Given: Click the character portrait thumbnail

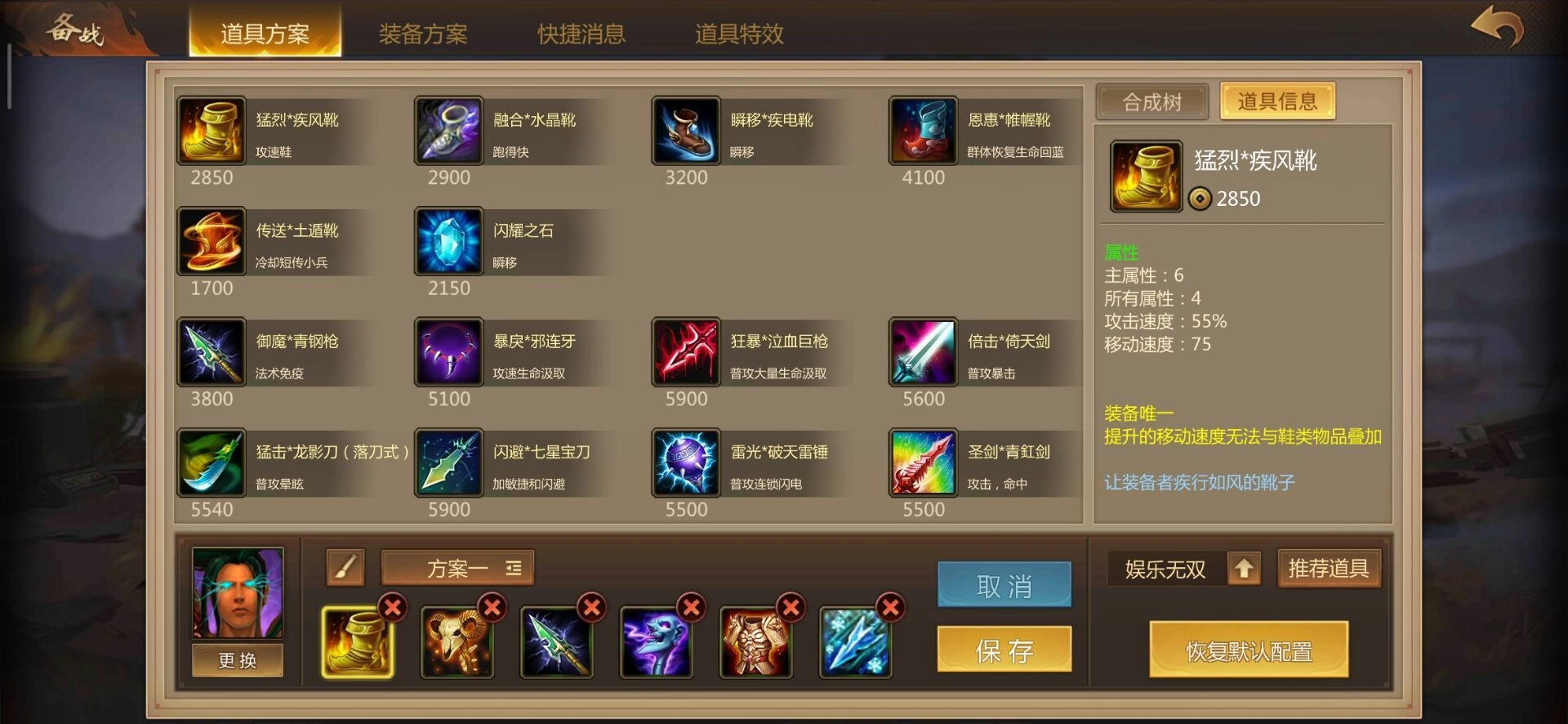Looking at the screenshot, I should click(236, 592).
